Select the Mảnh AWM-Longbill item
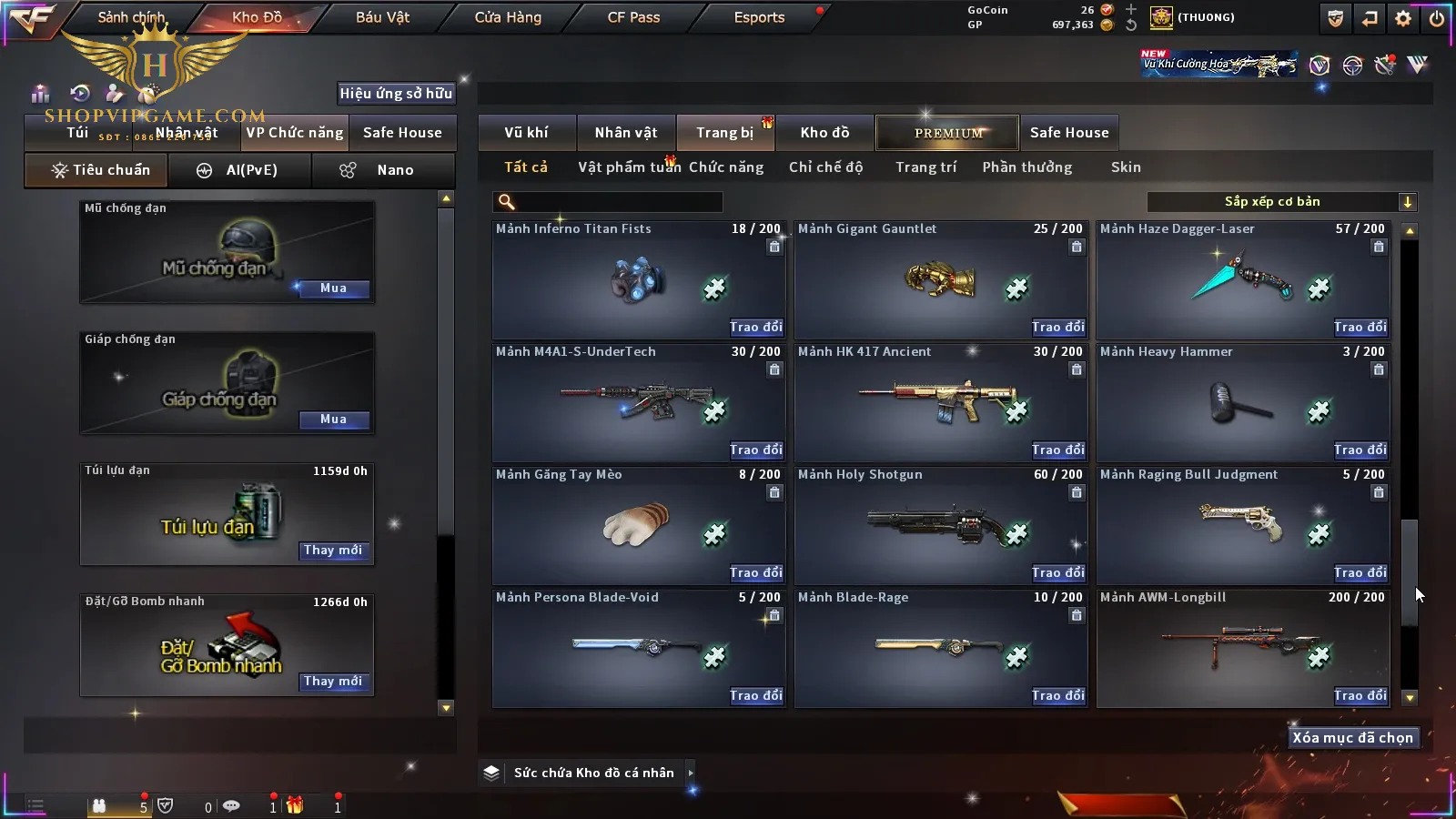This screenshot has height=819, width=1456. 1242,648
